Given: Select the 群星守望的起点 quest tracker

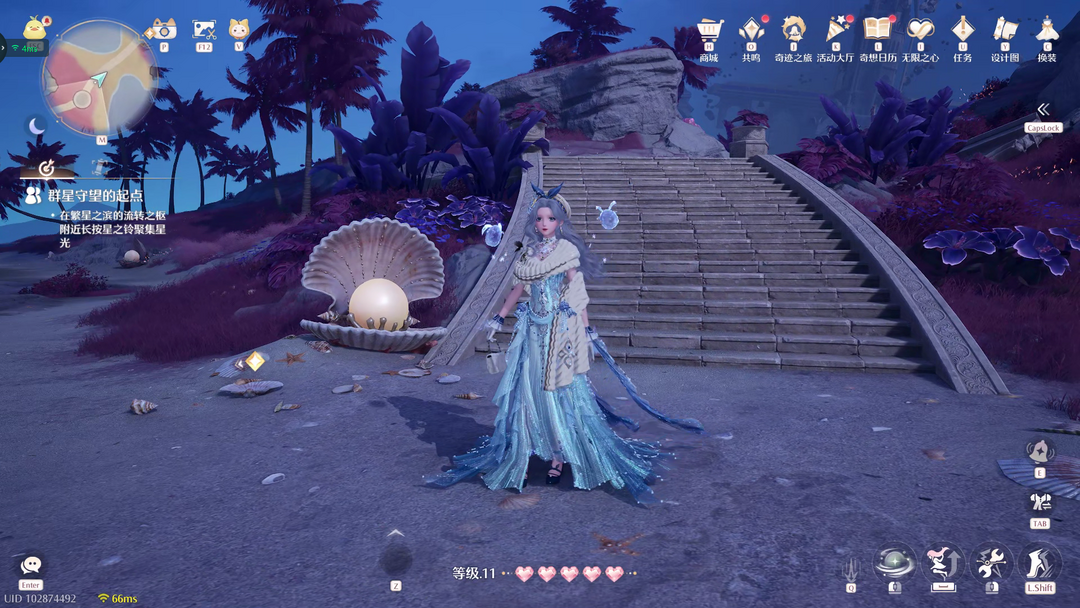Looking at the screenshot, I should [95, 196].
